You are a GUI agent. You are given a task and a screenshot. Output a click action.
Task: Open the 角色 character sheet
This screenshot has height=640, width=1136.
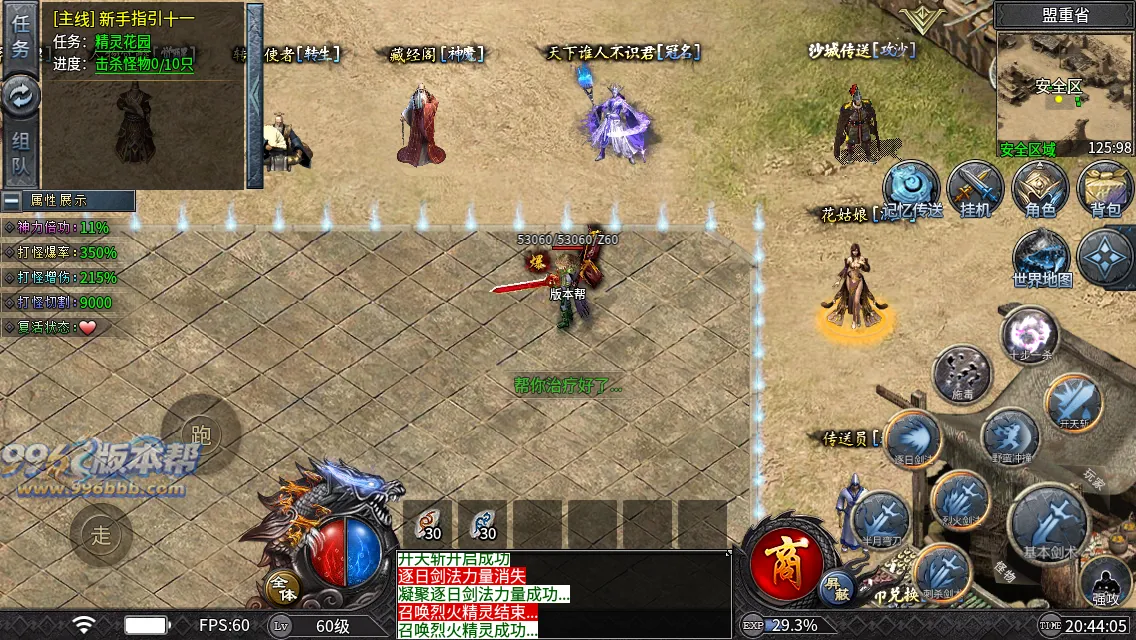[1040, 188]
